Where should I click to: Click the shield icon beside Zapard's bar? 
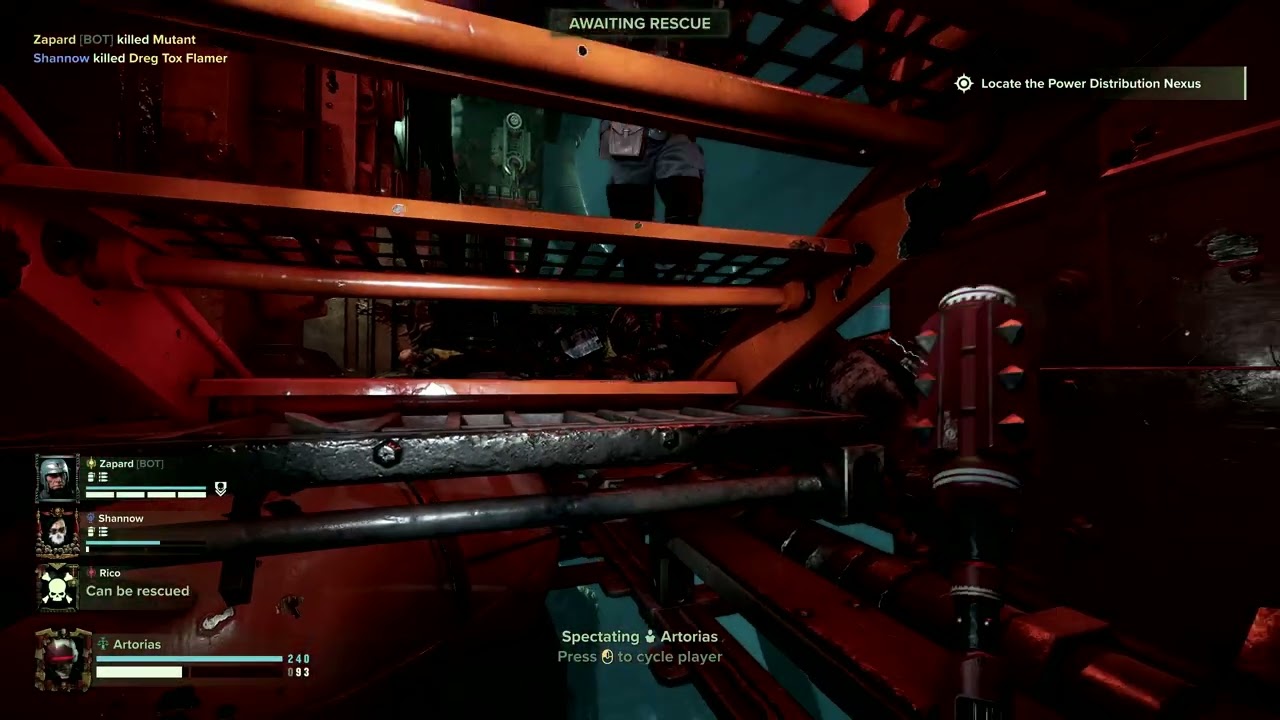221,489
